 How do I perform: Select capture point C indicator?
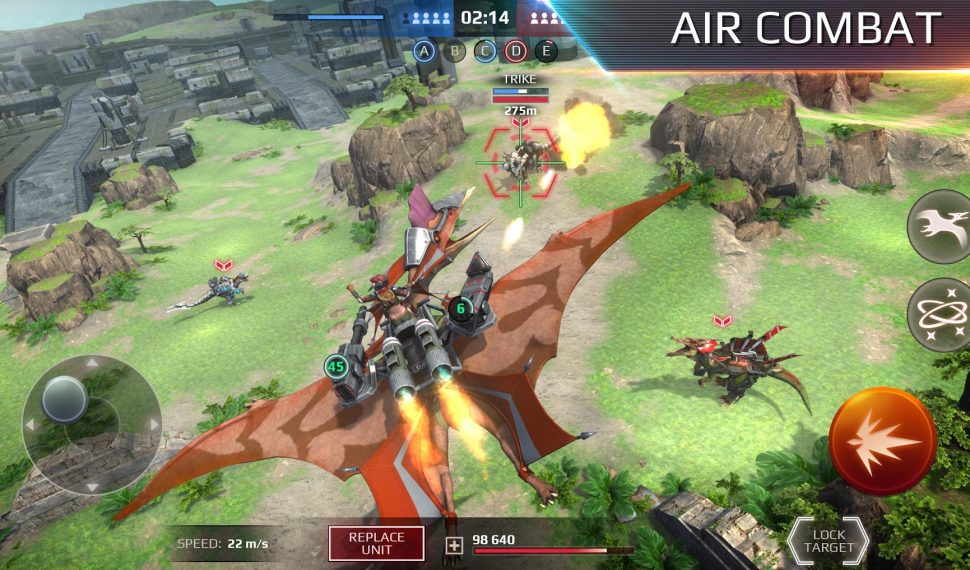[485, 50]
